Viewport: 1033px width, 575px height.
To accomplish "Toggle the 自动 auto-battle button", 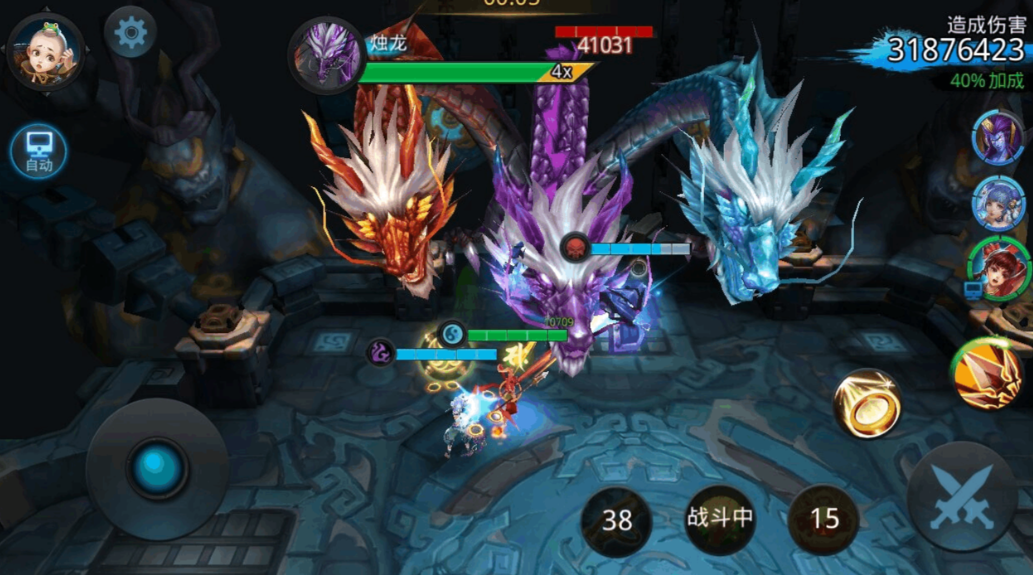I will point(39,151).
